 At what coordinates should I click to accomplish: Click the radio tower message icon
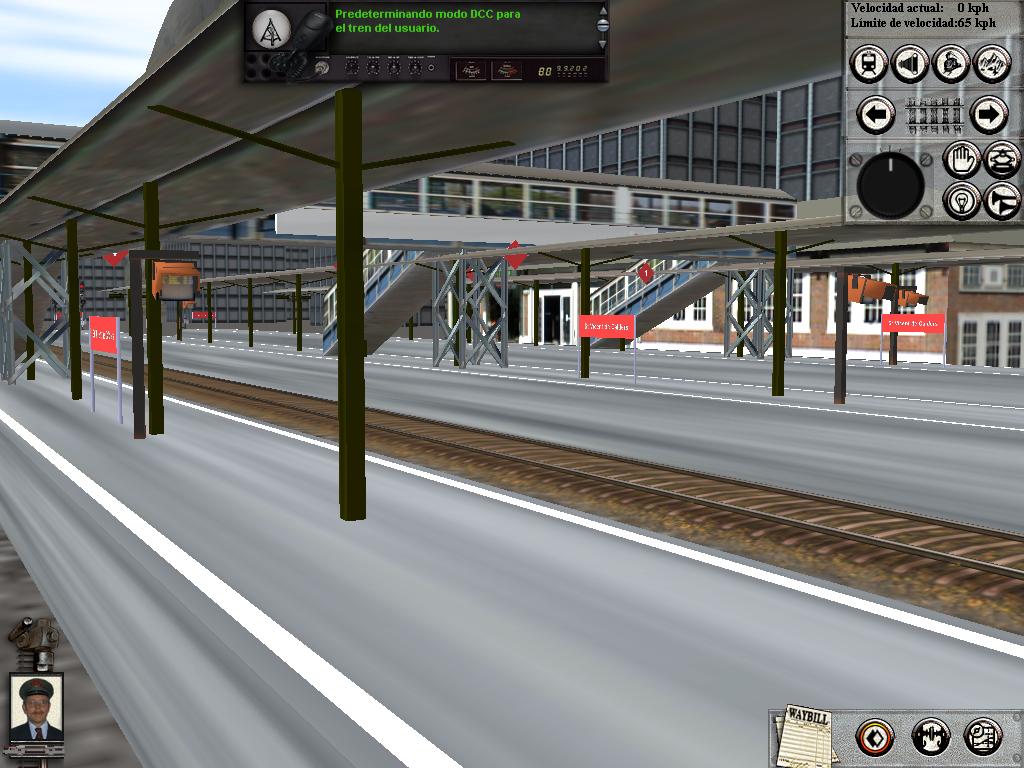coord(268,30)
